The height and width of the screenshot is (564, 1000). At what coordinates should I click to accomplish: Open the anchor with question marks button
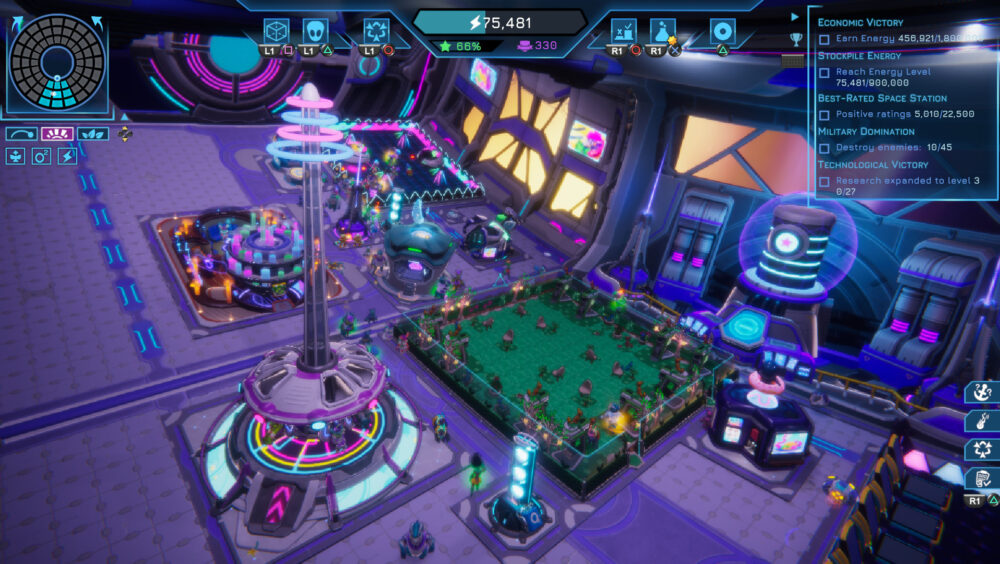[x=981, y=392]
